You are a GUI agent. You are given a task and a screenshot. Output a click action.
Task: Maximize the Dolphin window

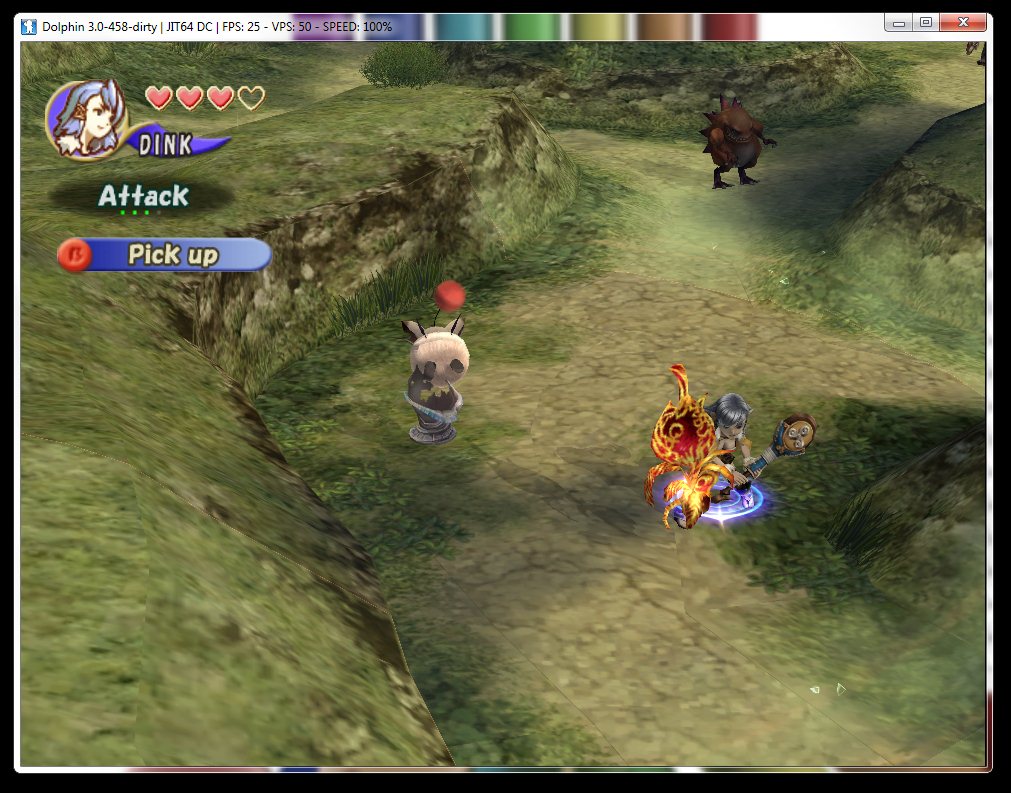926,22
